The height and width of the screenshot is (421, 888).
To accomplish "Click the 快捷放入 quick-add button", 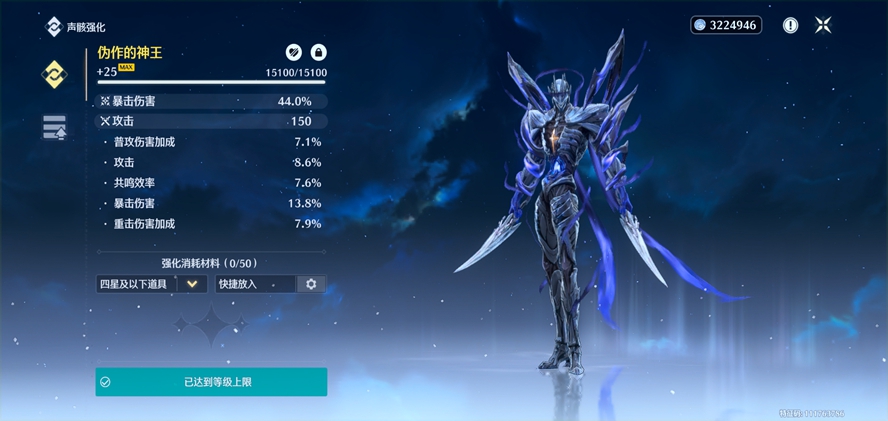I will point(255,284).
